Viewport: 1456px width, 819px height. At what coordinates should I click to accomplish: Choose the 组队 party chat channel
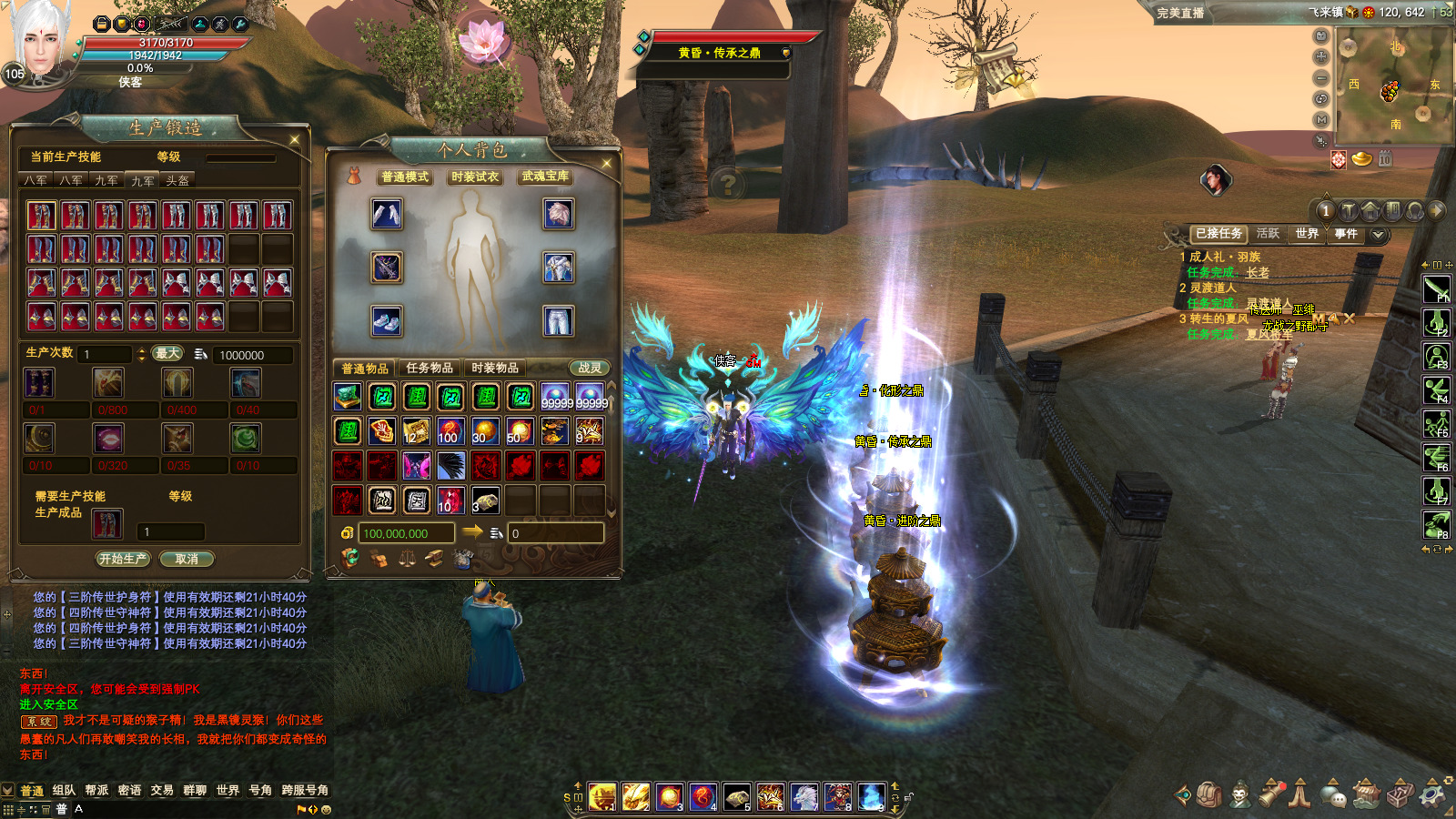tap(64, 790)
